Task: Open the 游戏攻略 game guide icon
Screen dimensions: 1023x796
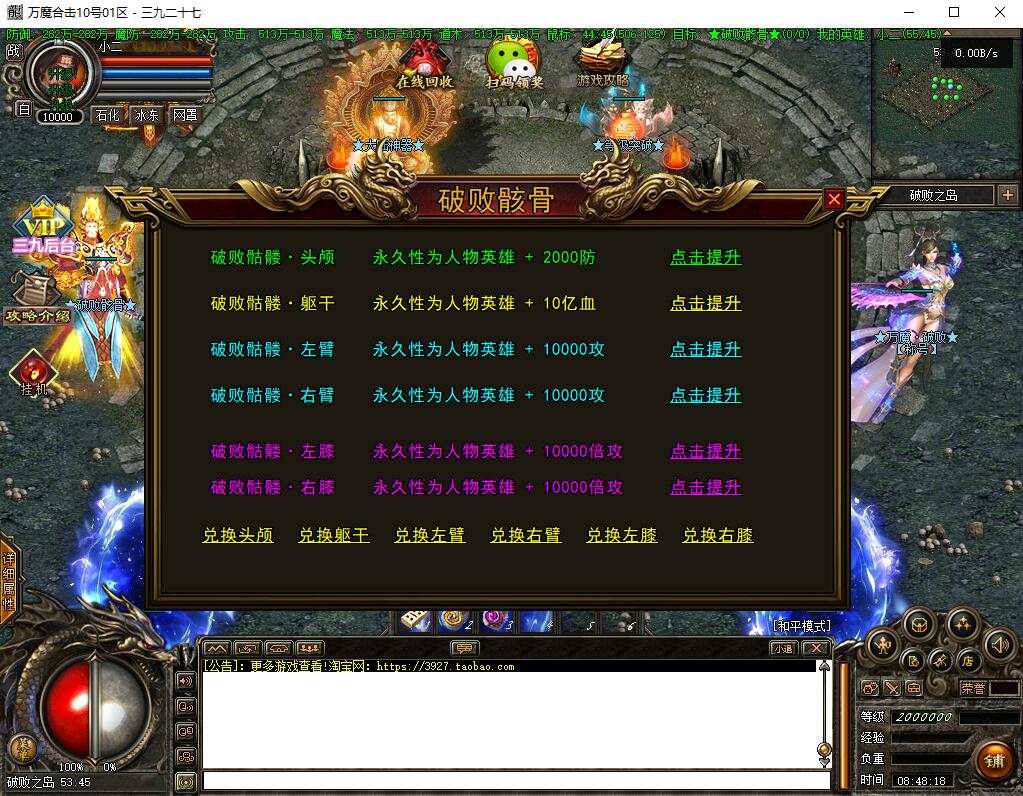Action: click(x=603, y=64)
